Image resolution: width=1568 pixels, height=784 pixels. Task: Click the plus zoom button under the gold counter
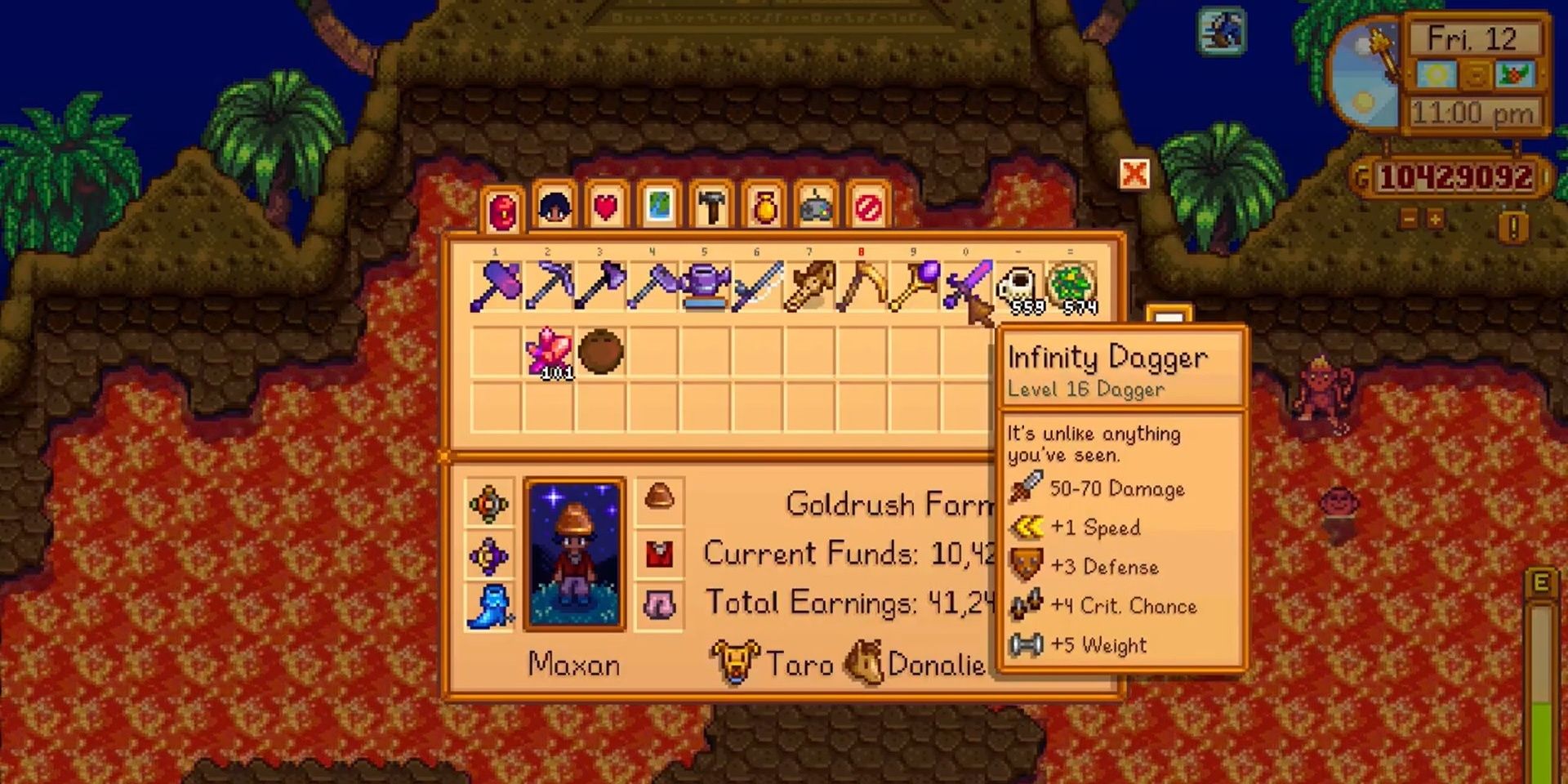point(1435,221)
